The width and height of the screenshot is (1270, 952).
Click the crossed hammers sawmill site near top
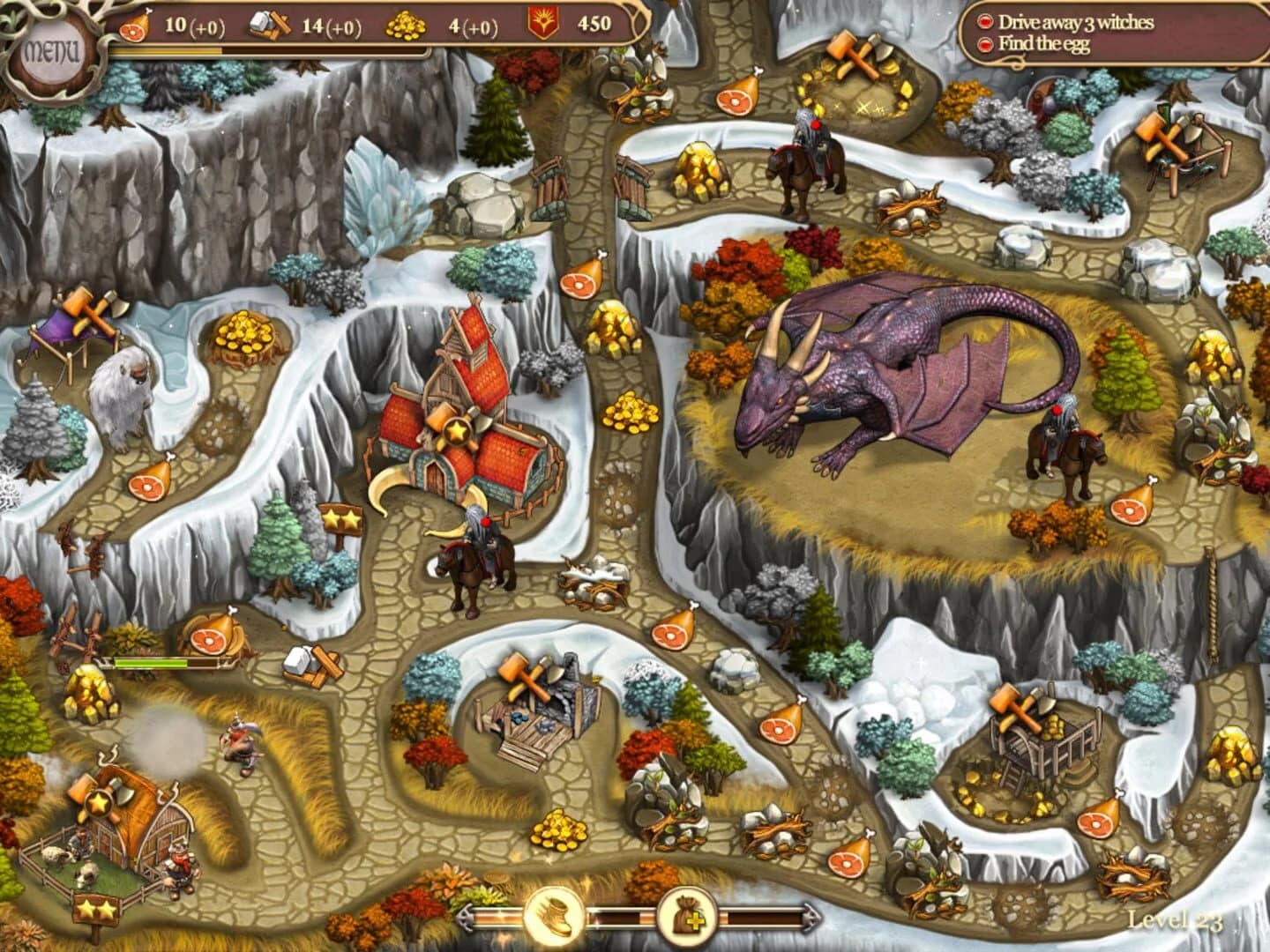(x=851, y=53)
